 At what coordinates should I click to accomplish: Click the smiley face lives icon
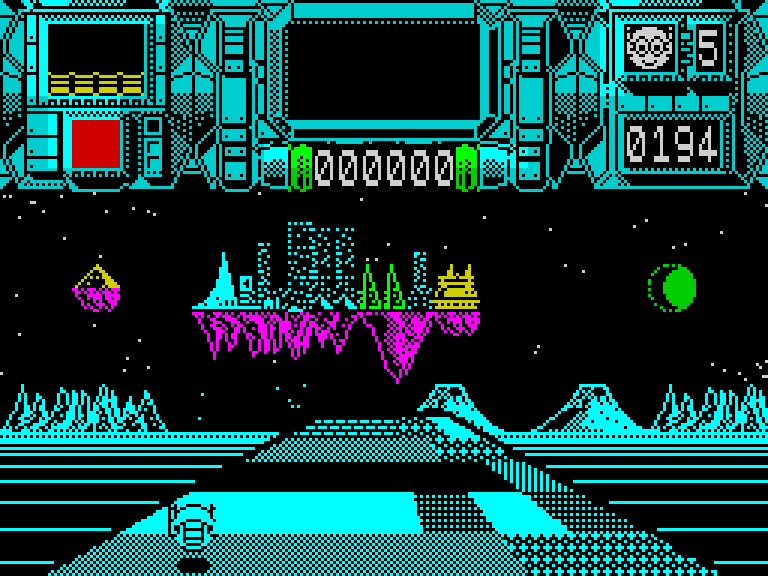click(x=648, y=47)
